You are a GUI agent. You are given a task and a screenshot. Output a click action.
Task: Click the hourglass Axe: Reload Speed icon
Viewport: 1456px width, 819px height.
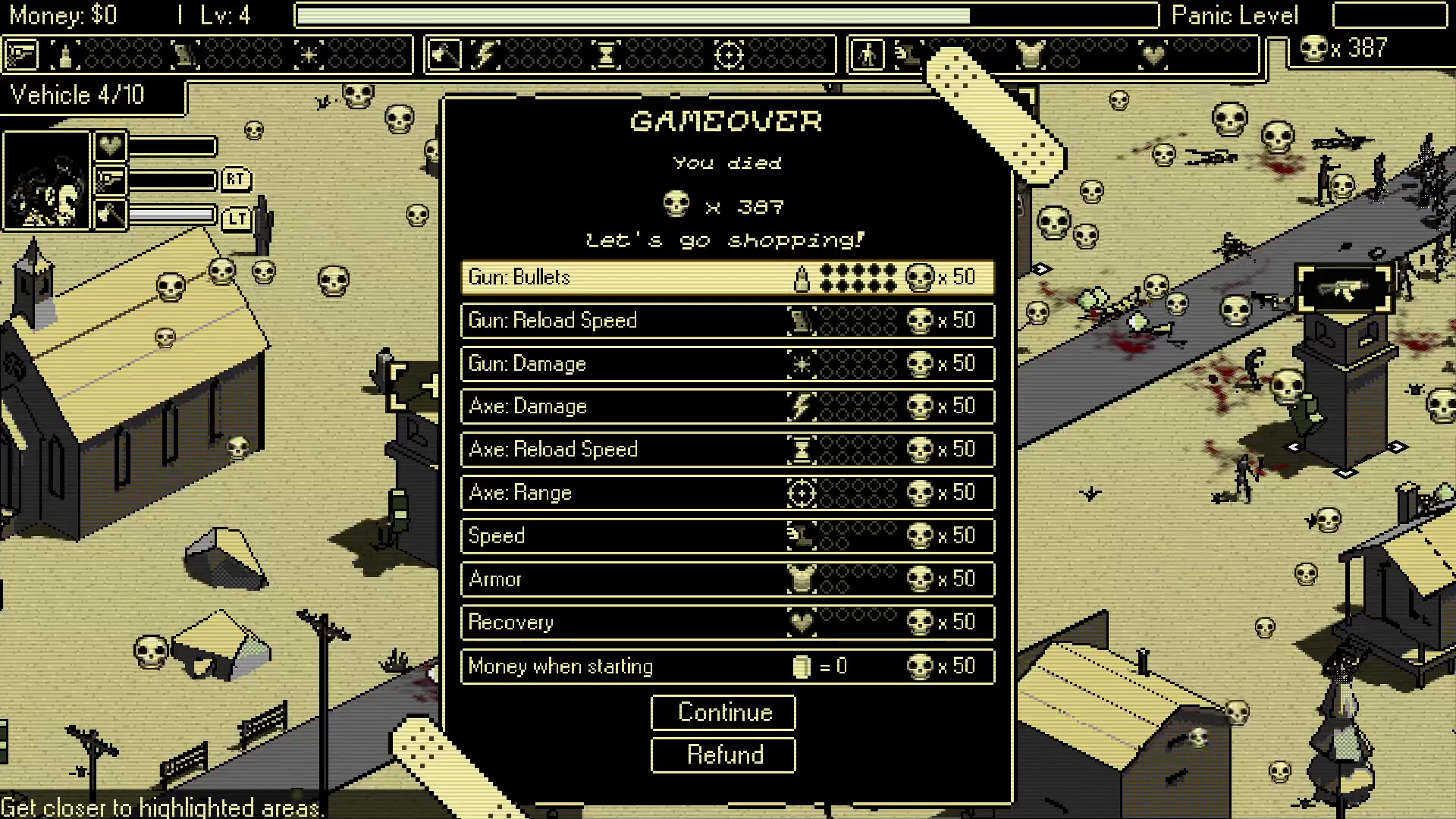(802, 449)
